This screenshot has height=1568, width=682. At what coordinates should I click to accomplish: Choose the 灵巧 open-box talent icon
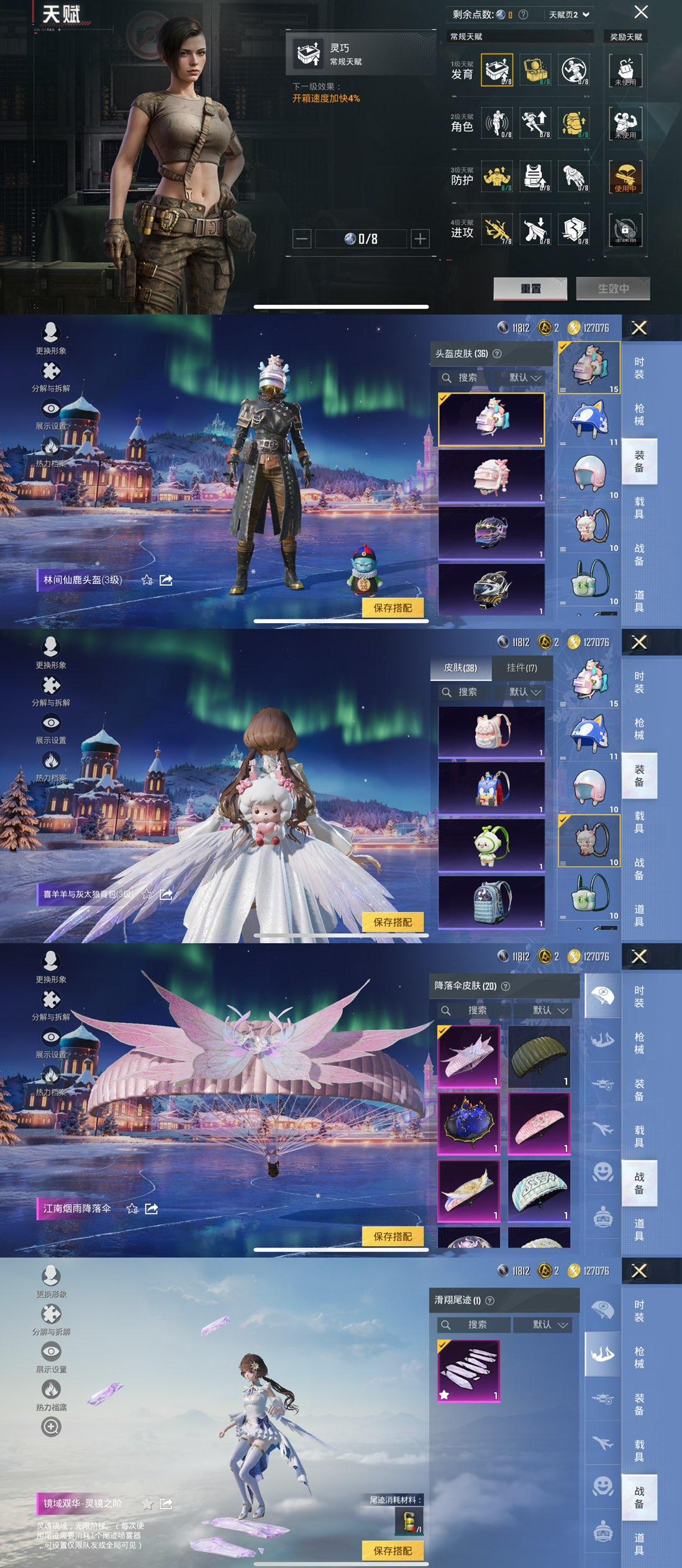497,70
